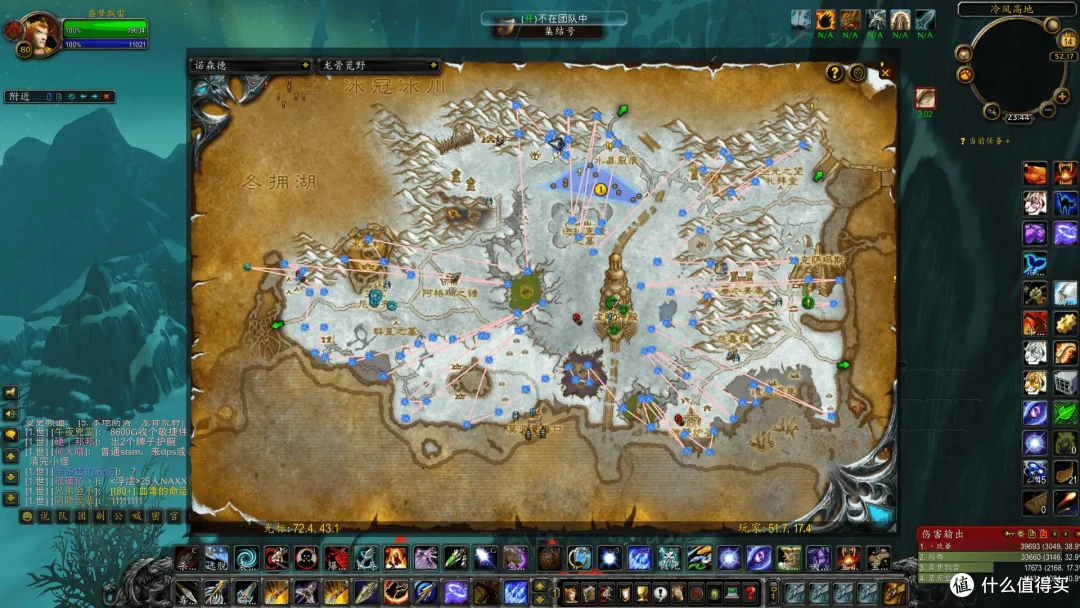This screenshot has width=1080, height=608.
Task: Open the 诺森德 continent dropdown
Action: click(251, 65)
